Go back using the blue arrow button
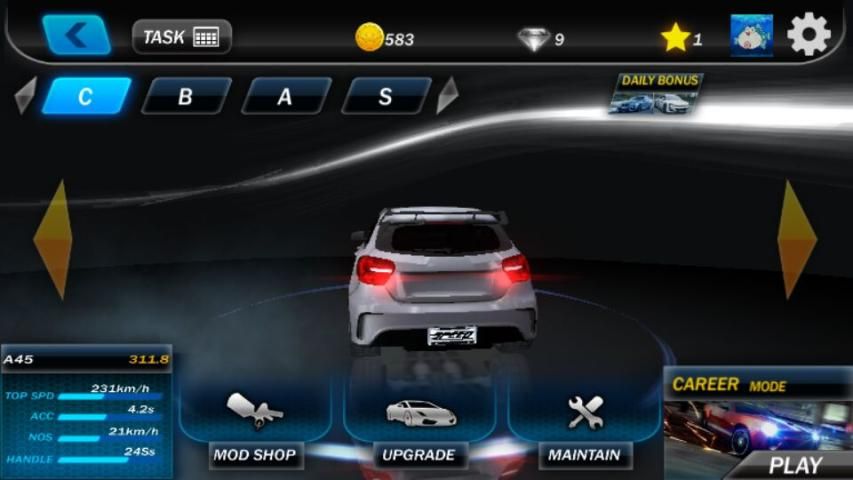This screenshot has height=480, width=853. tap(76, 35)
